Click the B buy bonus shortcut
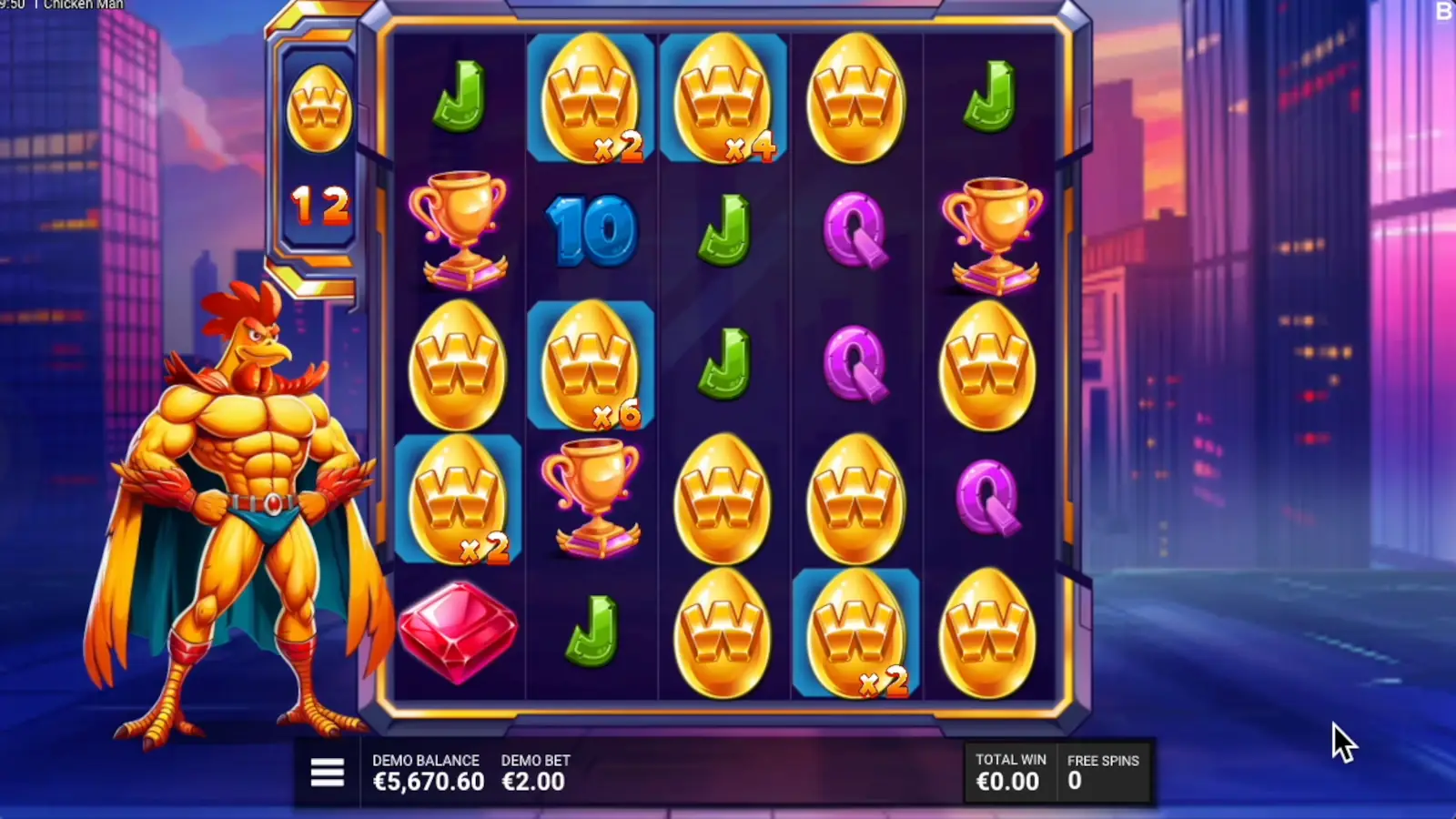The width and height of the screenshot is (1456, 819). 1445,11
